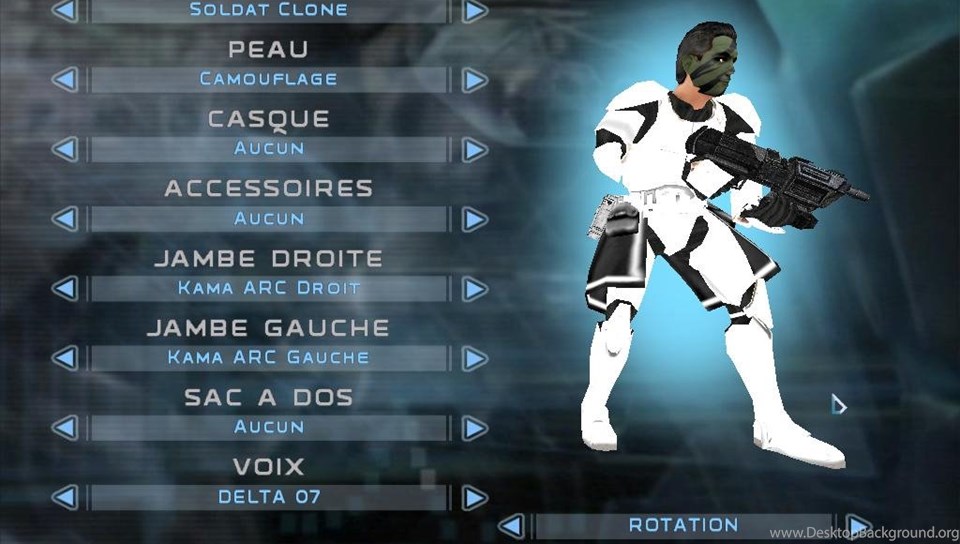Rotate the character with the right Rotation arrow
This screenshot has width=960, height=544.
point(857,526)
